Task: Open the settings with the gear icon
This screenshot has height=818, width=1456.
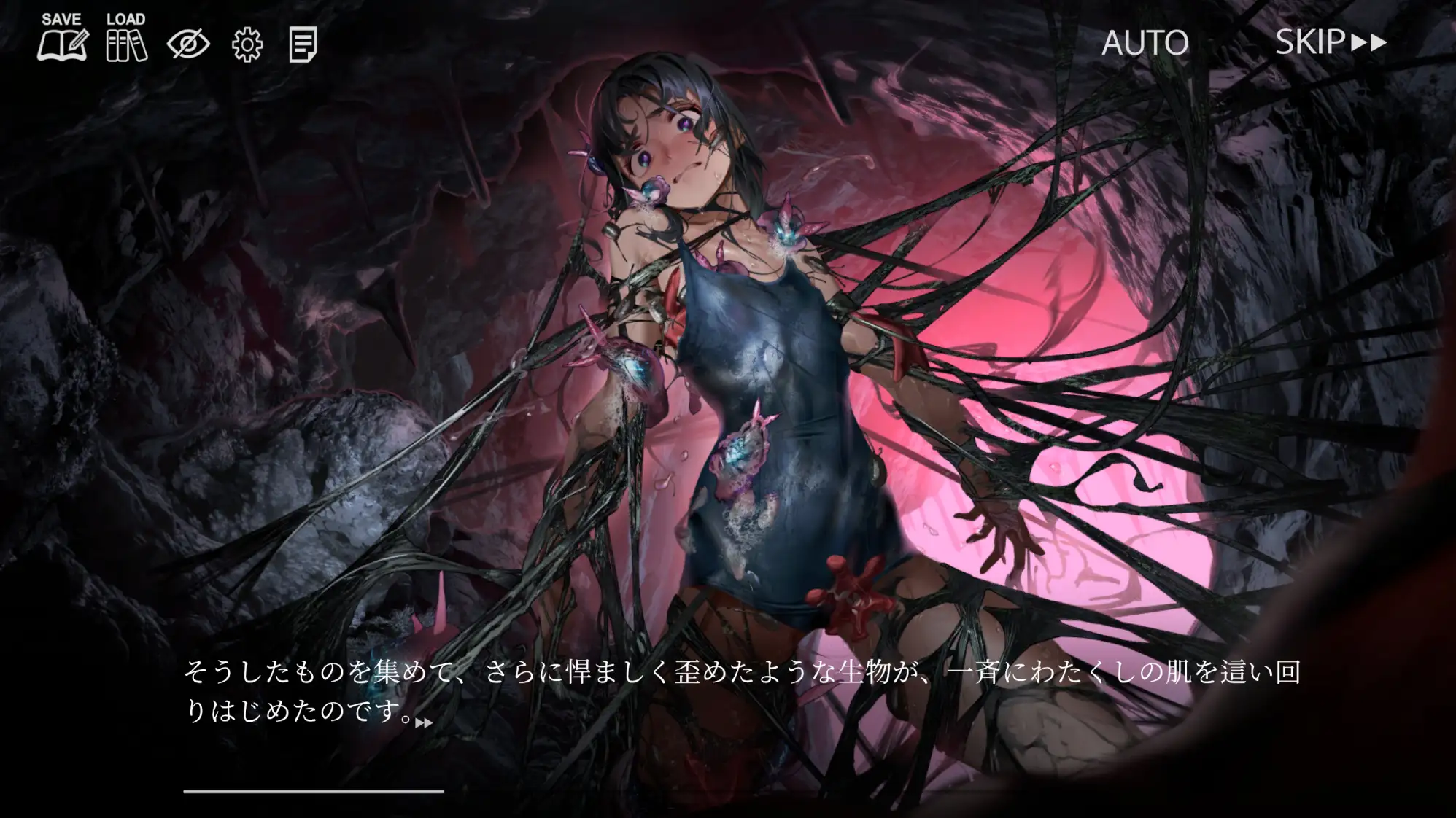Action: click(x=247, y=45)
